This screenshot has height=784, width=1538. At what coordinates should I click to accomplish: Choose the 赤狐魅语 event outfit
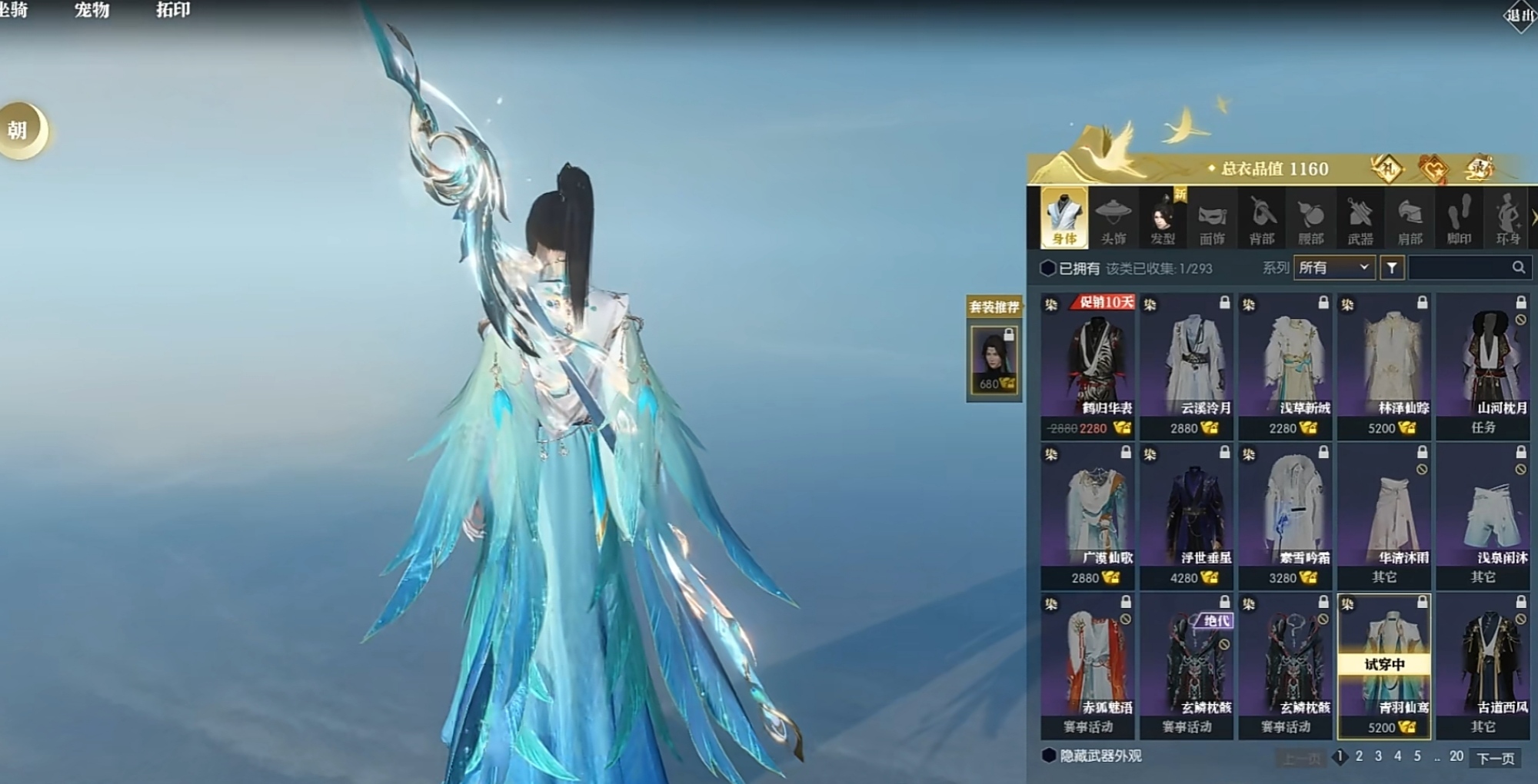point(1087,665)
